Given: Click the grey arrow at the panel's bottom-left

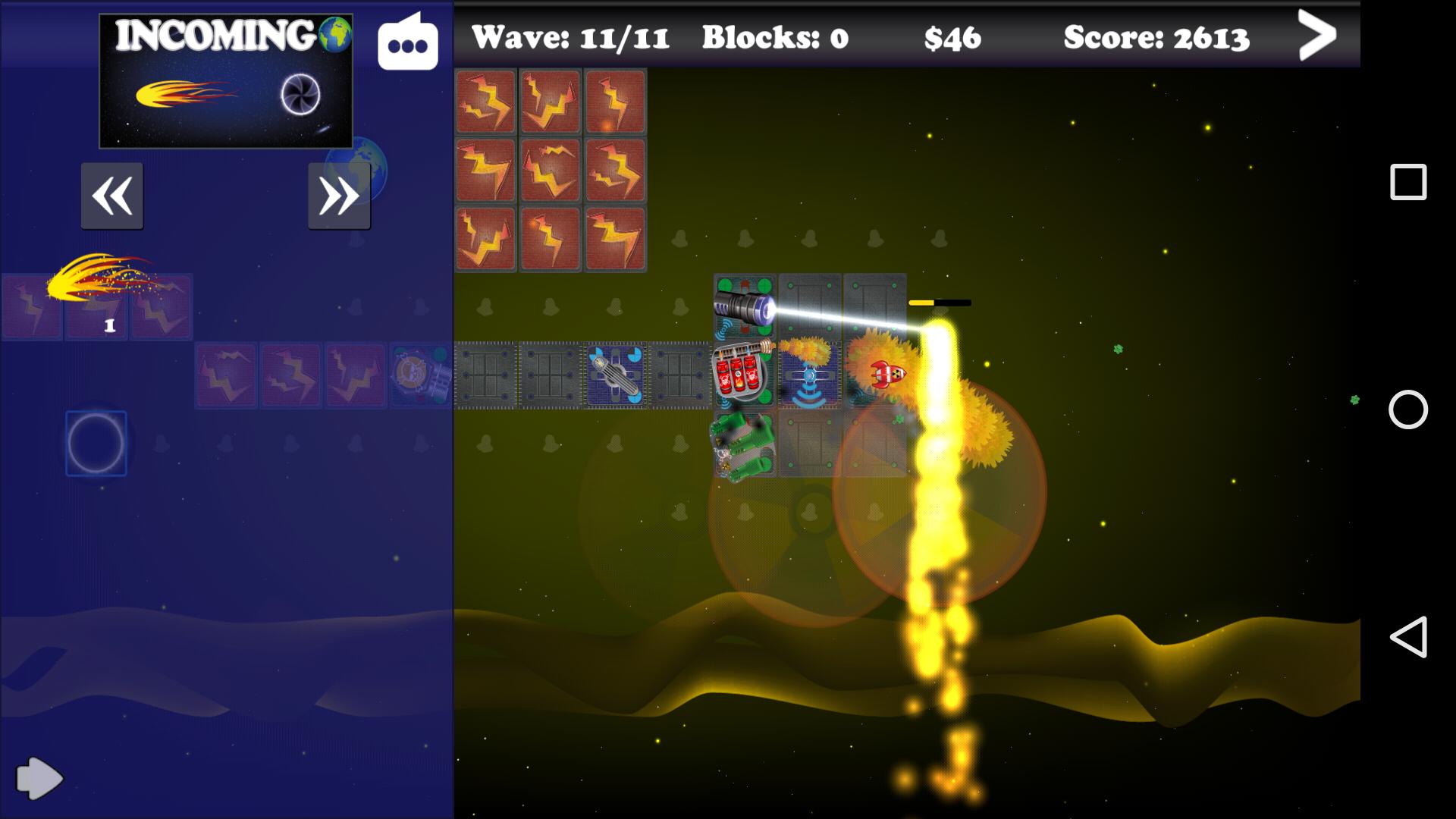Looking at the screenshot, I should pyautogui.click(x=39, y=777).
